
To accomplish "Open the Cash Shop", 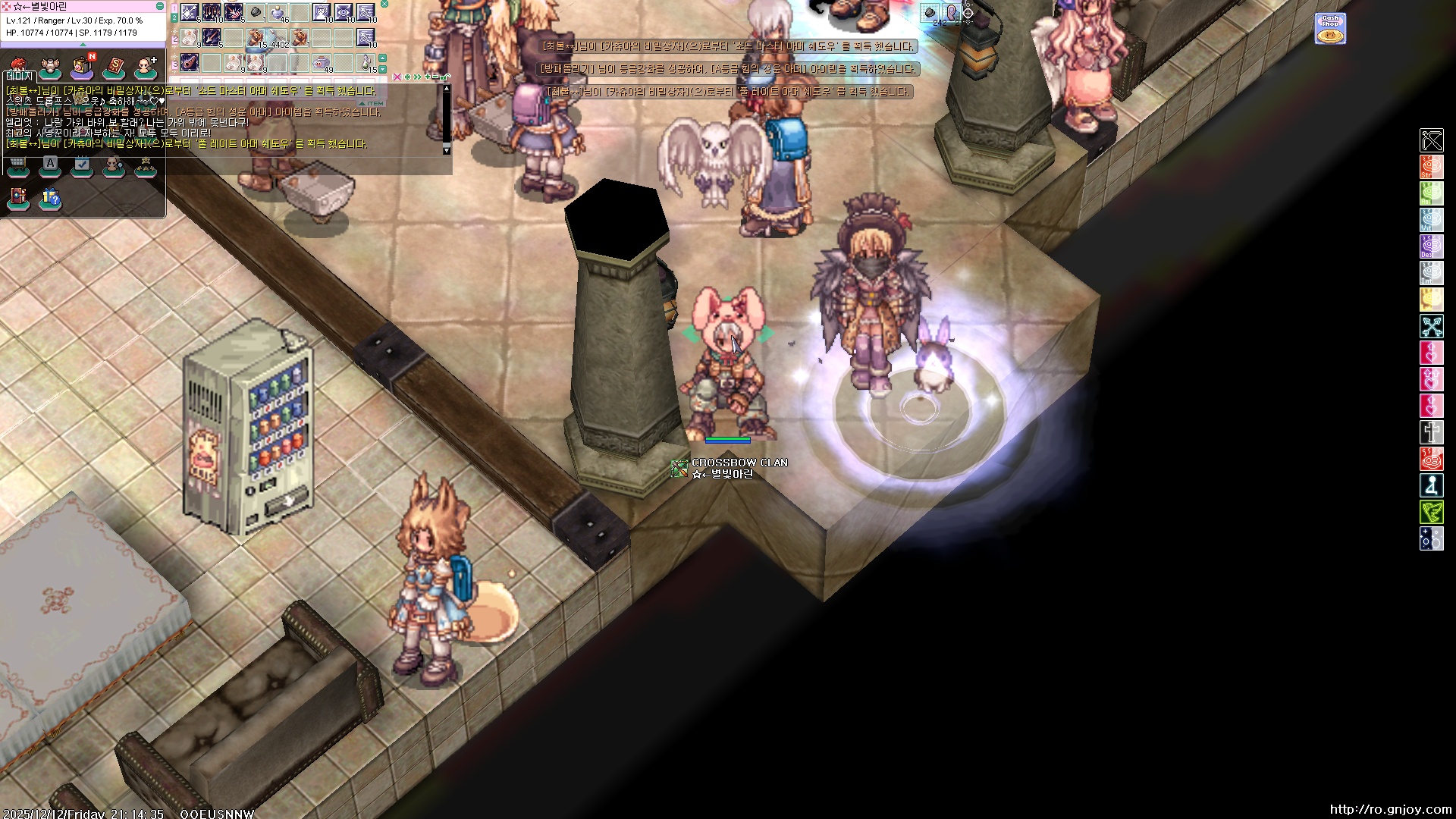I will [x=1330, y=29].
